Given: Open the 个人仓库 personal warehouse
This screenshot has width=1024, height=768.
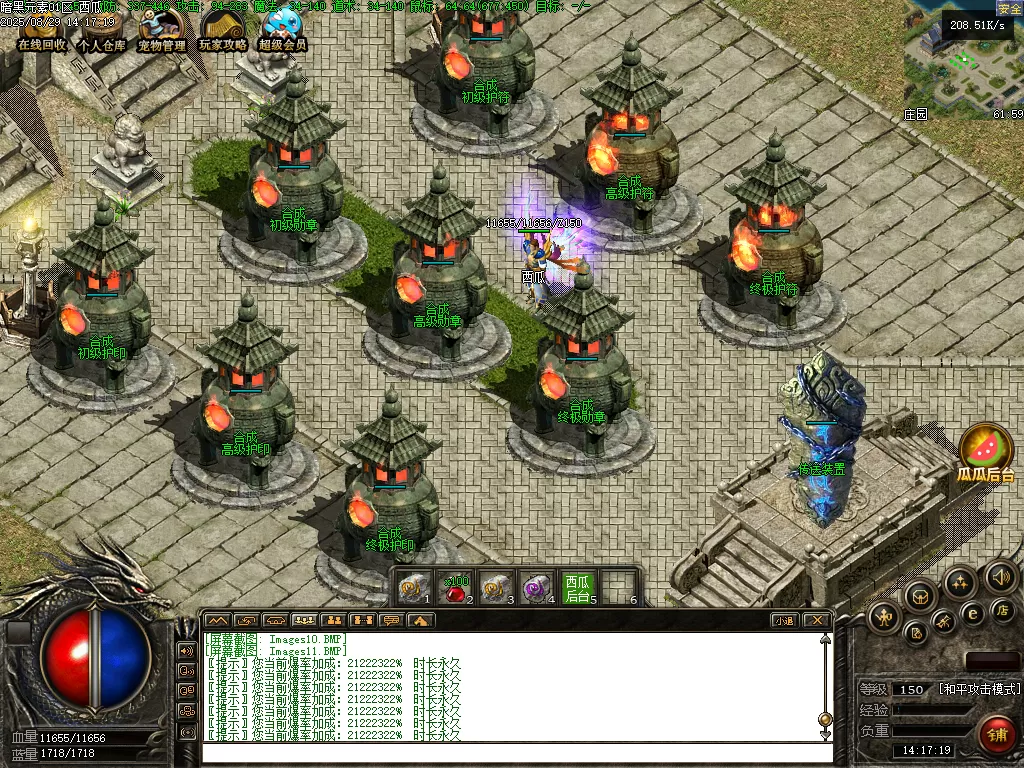Looking at the screenshot, I should pyautogui.click(x=102, y=34).
